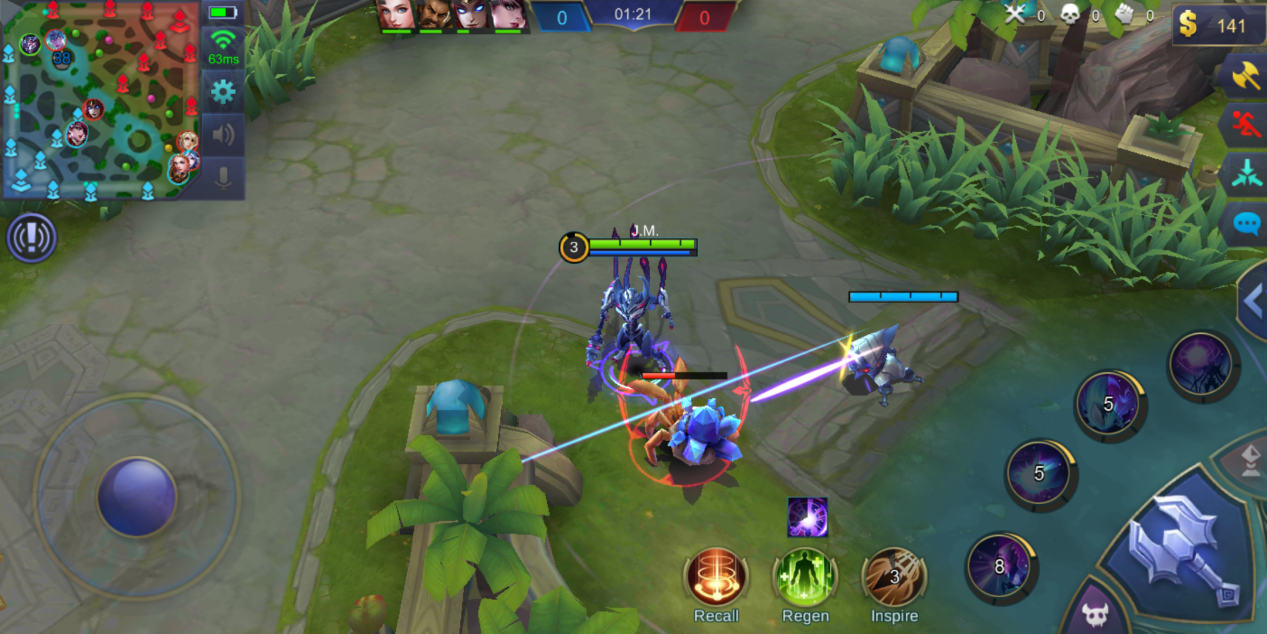Select the first teammate portrait at top
This screenshot has width=1267, height=634.
[397, 16]
